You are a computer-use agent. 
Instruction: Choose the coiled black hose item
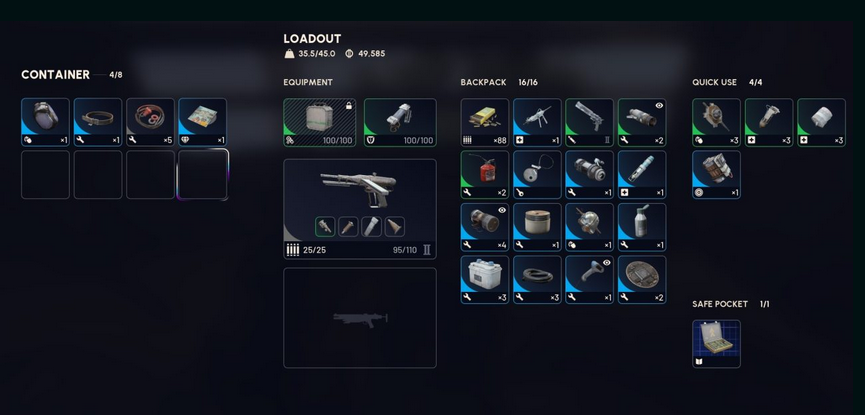[537, 279]
